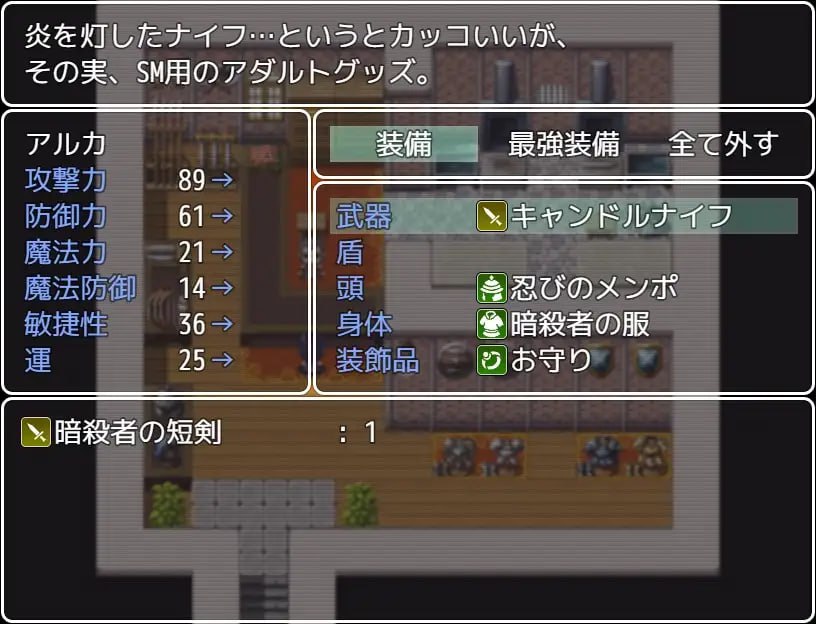Click 全て外す to unequip everything

(x=722, y=144)
